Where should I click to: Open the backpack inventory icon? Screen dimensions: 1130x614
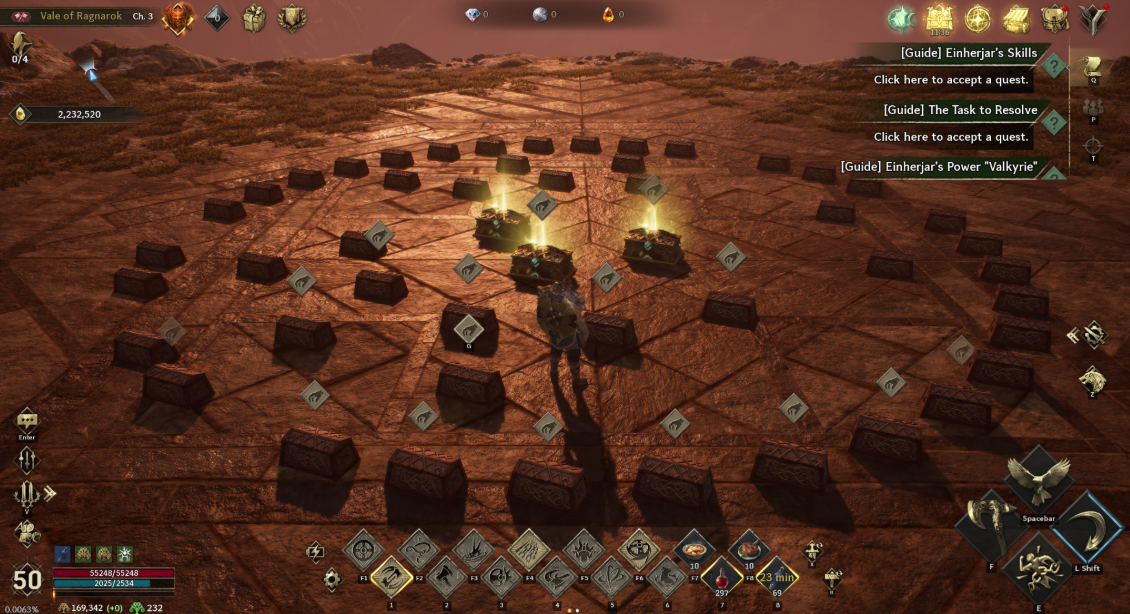(x=1055, y=18)
